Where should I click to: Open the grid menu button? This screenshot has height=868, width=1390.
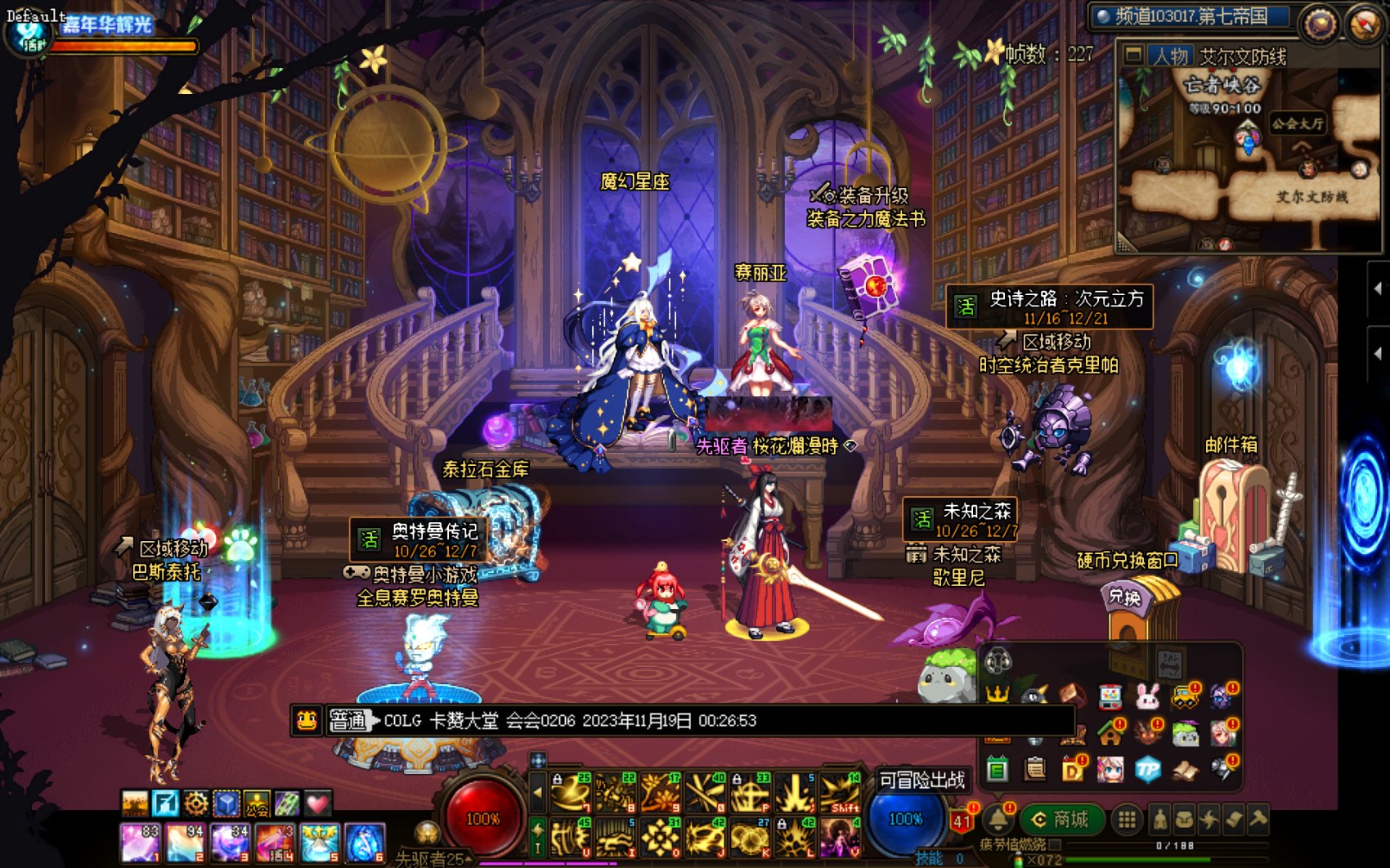pos(1127,819)
